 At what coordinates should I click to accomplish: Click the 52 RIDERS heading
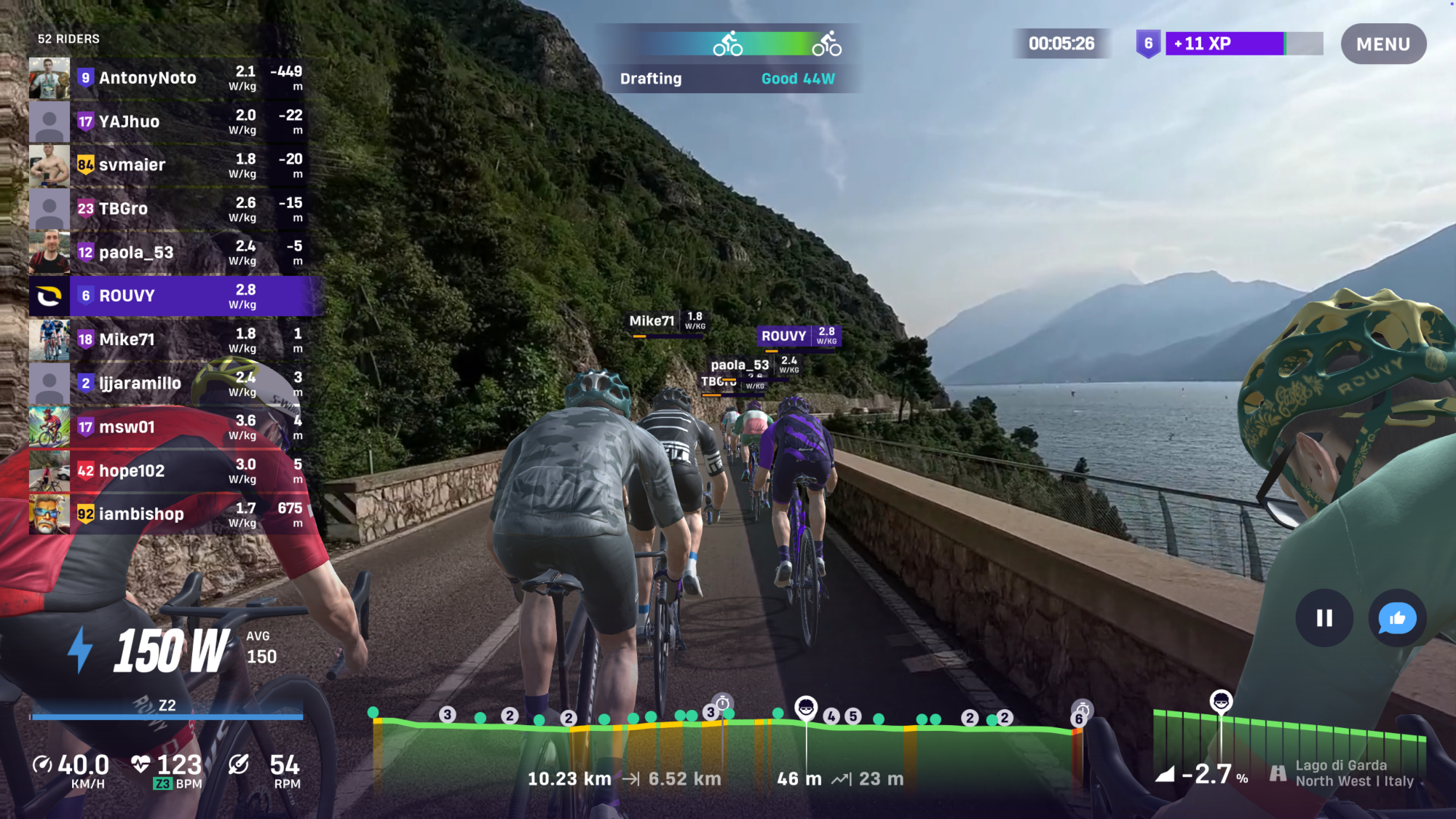point(69,39)
